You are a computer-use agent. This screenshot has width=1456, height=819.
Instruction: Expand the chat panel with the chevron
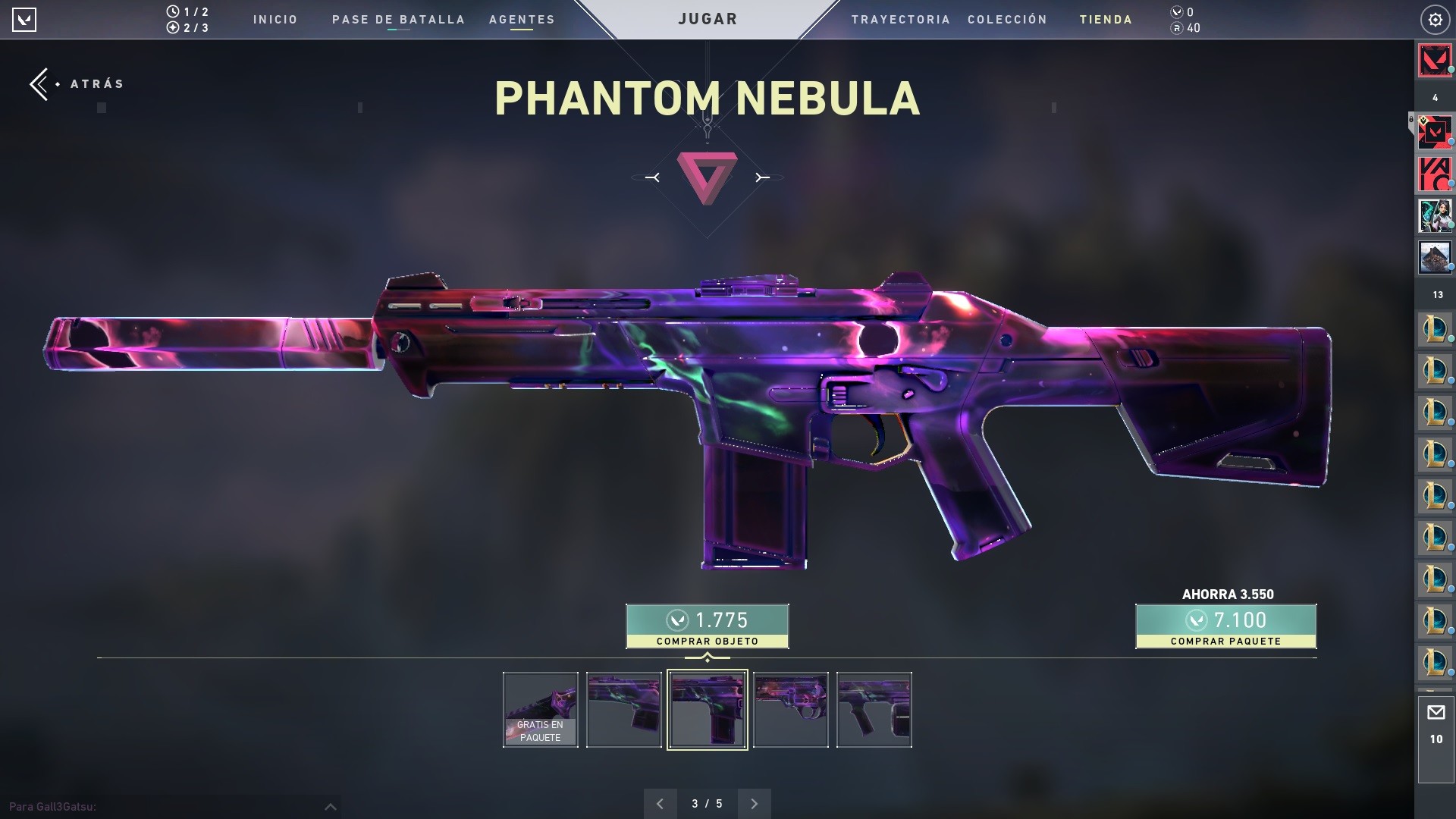(x=331, y=807)
